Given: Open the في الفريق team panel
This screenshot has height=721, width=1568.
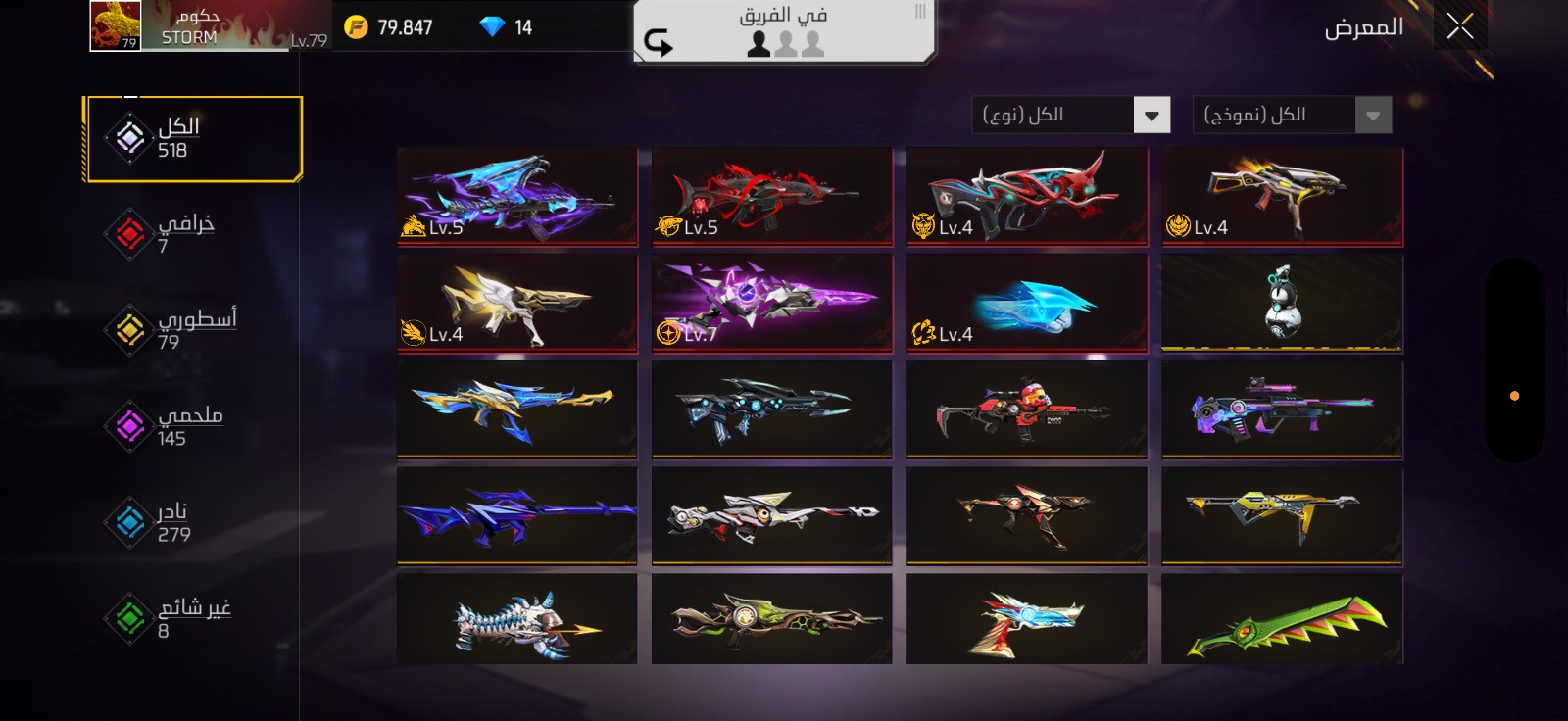Looking at the screenshot, I should pos(784,31).
